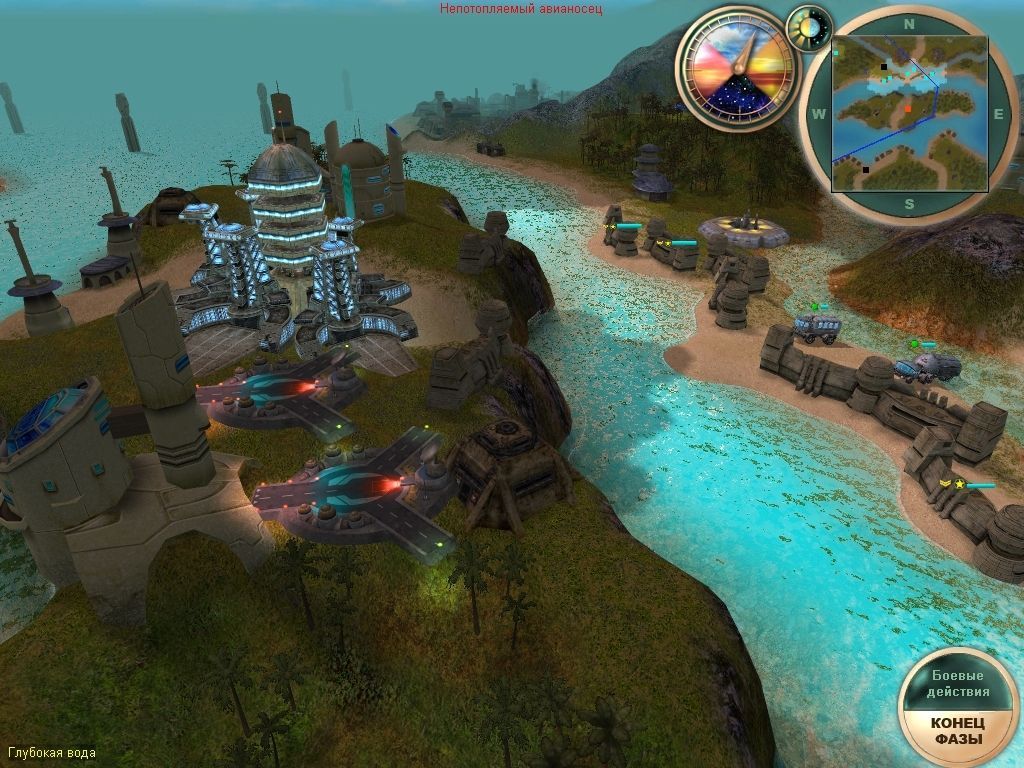Toggle the small sun and moon icon
This screenshot has width=1024, height=768.
[x=809, y=28]
